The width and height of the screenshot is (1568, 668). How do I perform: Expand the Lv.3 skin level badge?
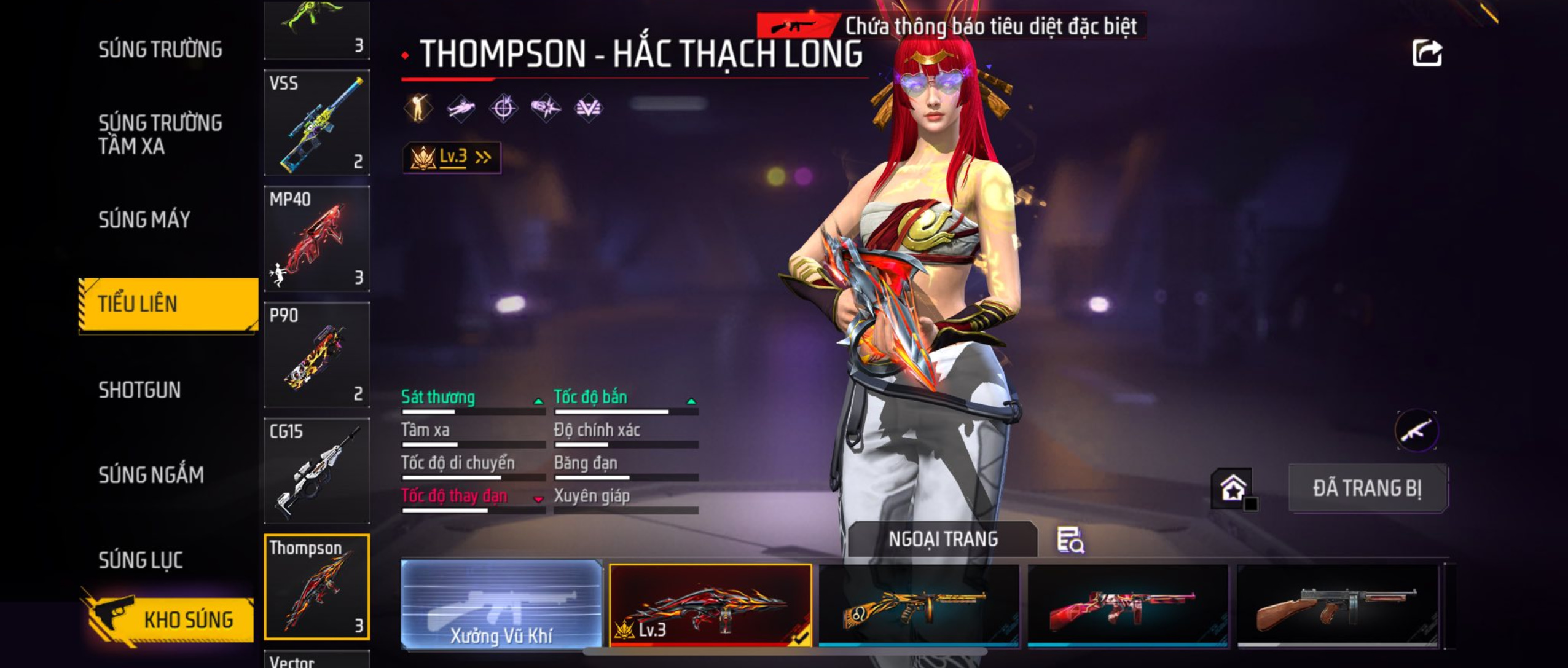click(x=452, y=157)
